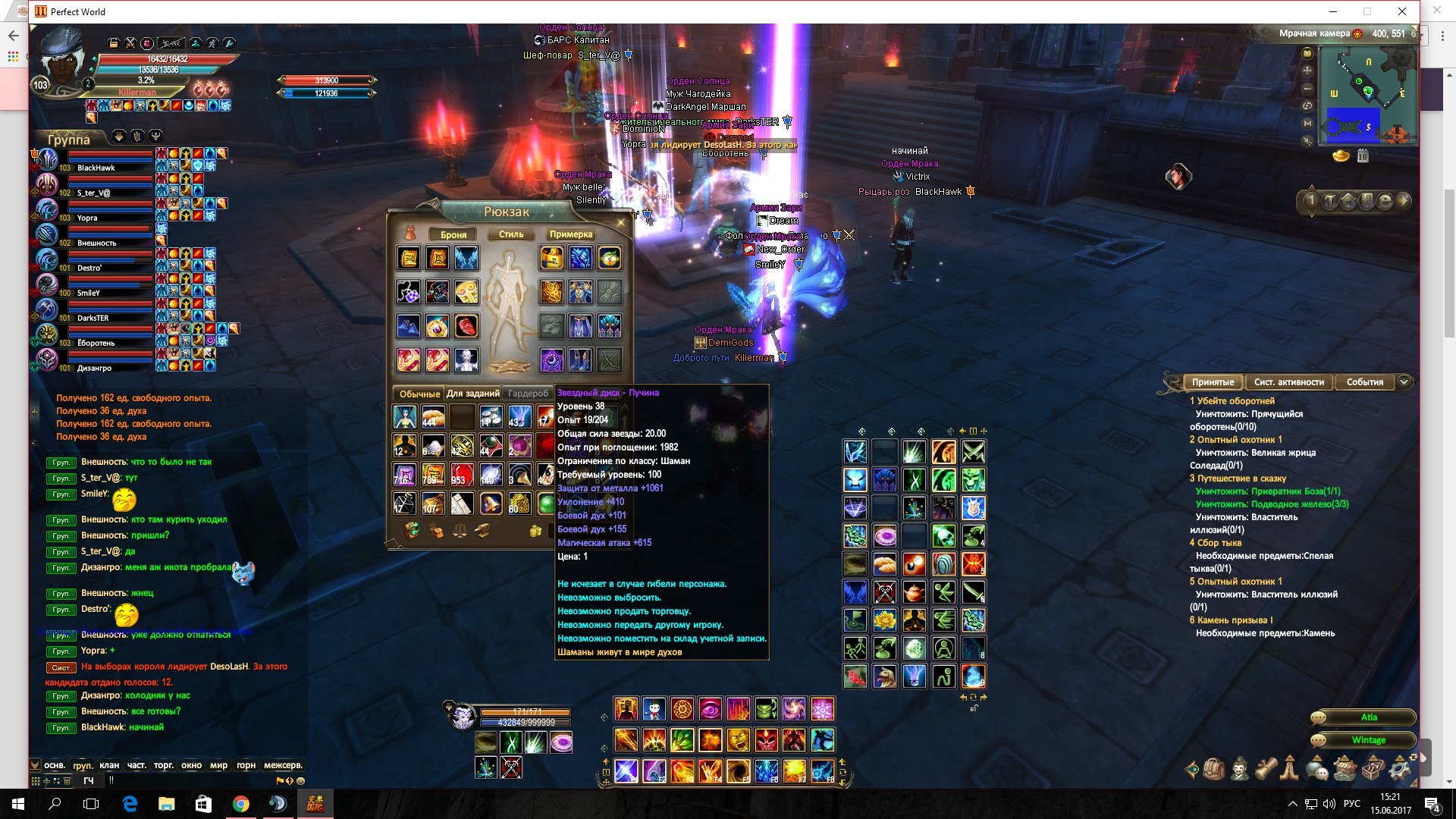The image size is (1456, 819).
Task: Select party member BlackHawk
Action: 96,168
